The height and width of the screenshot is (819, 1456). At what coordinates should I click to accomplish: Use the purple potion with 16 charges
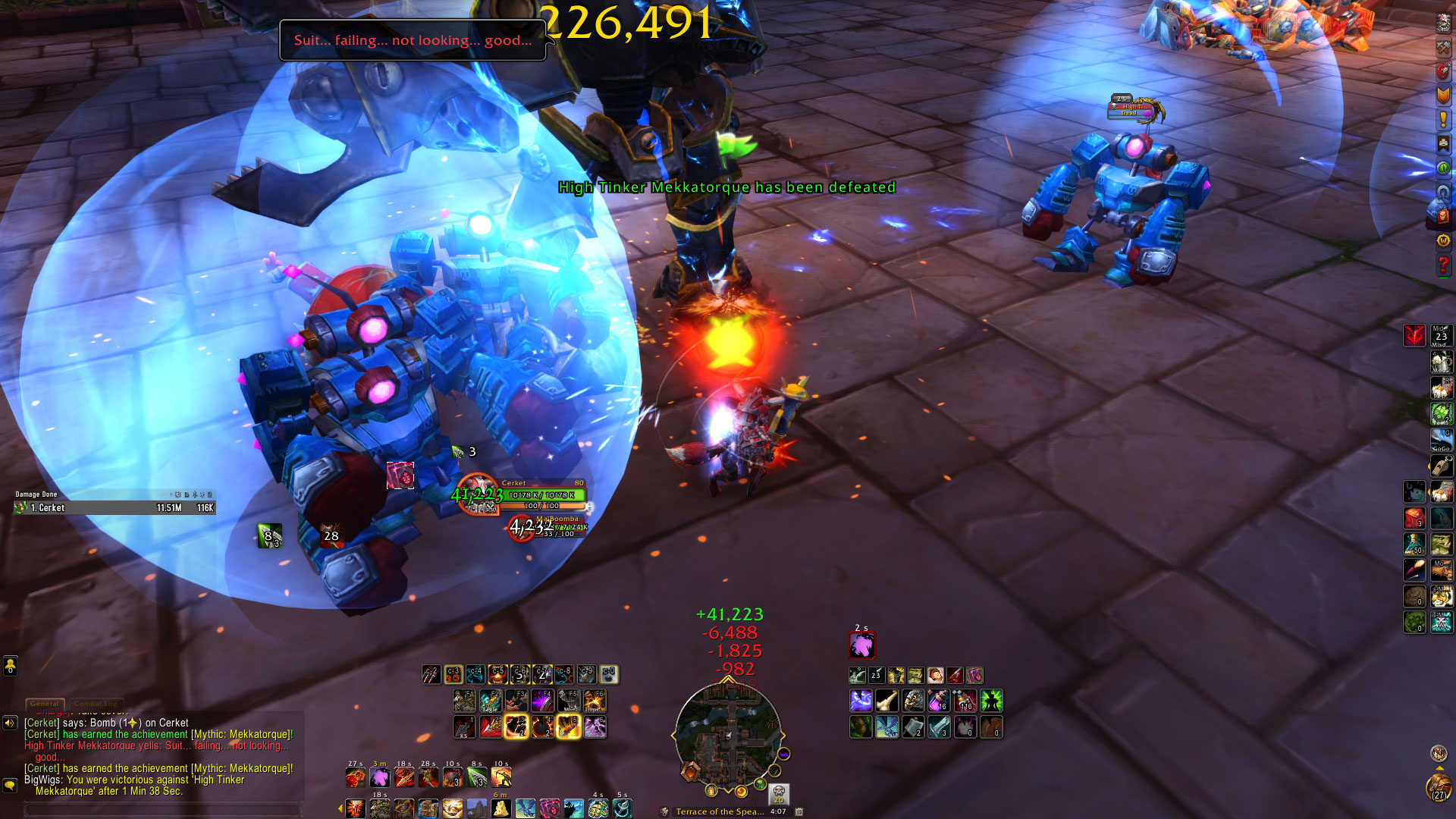click(x=939, y=700)
